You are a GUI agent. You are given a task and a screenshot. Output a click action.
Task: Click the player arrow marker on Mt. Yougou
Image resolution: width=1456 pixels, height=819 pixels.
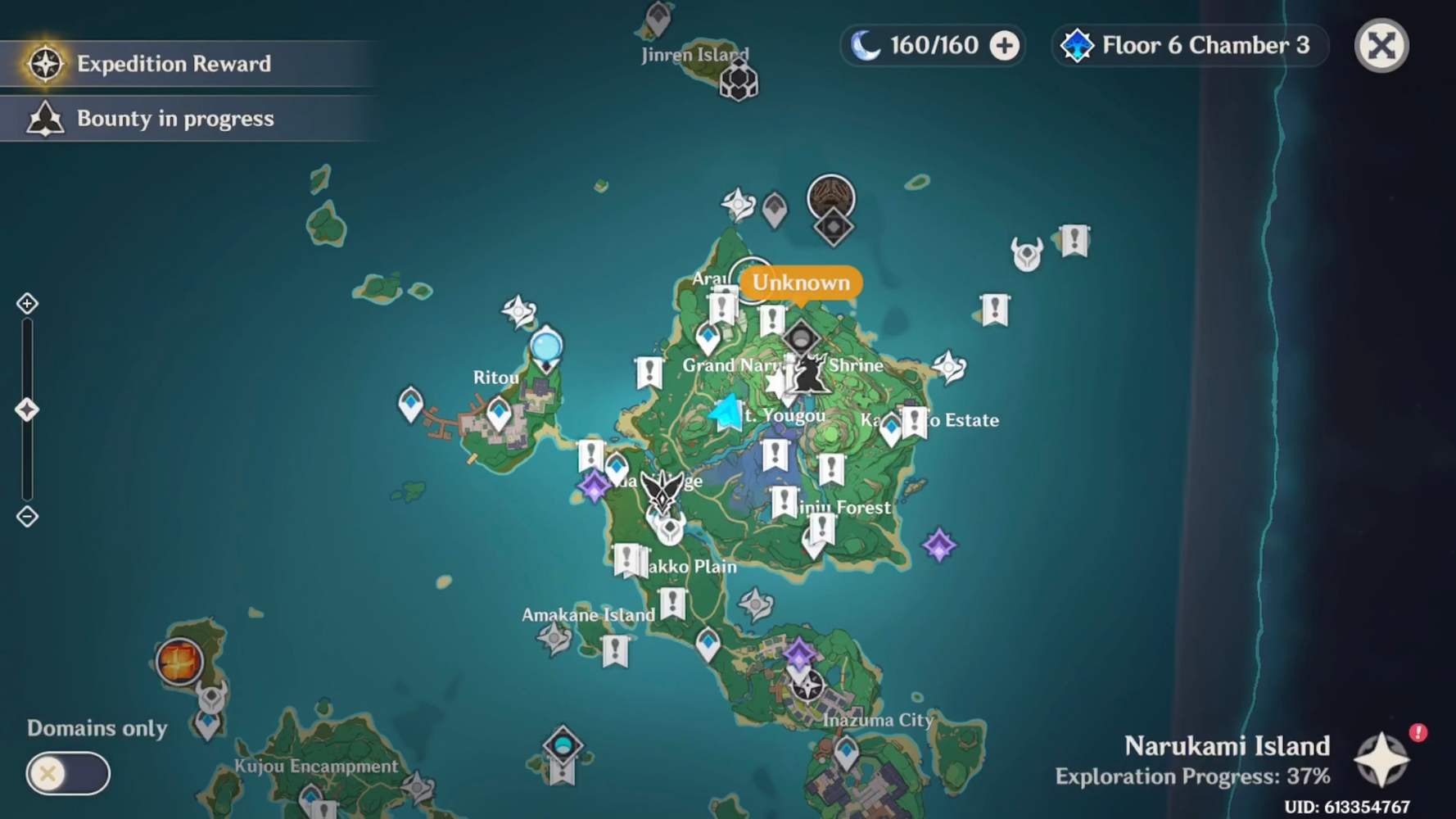click(x=724, y=414)
